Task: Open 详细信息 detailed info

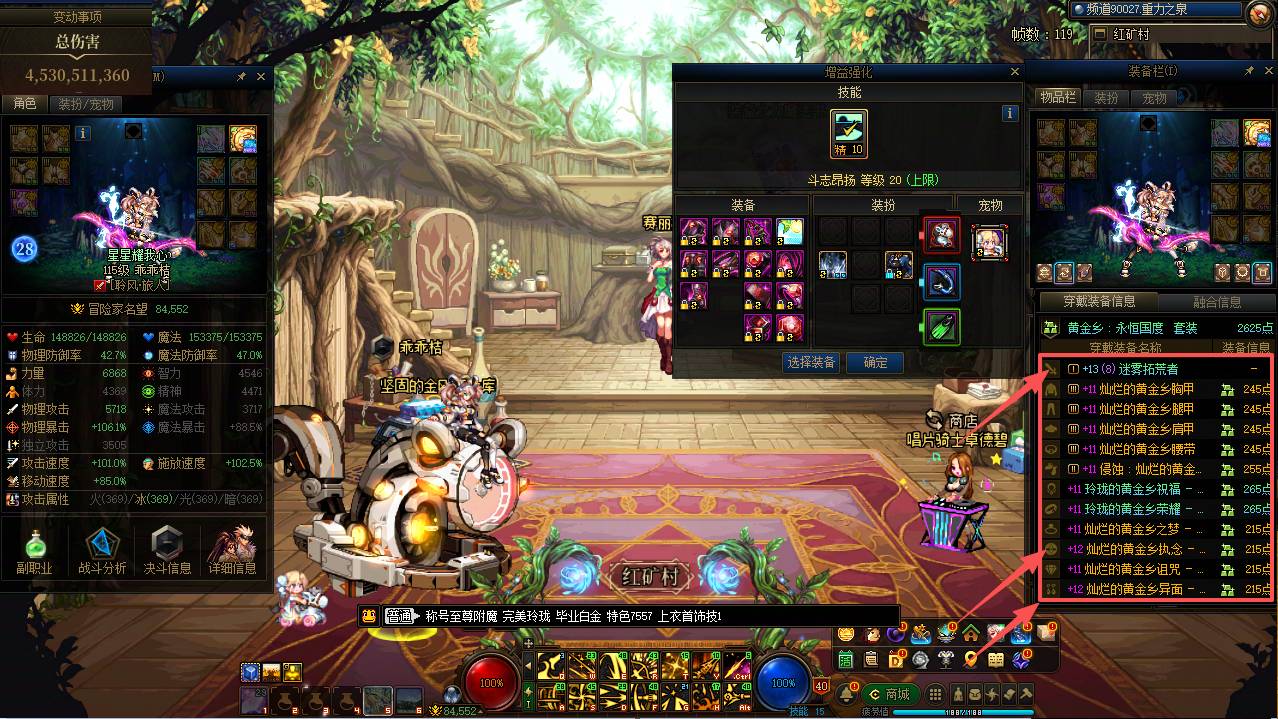Action: point(232,550)
